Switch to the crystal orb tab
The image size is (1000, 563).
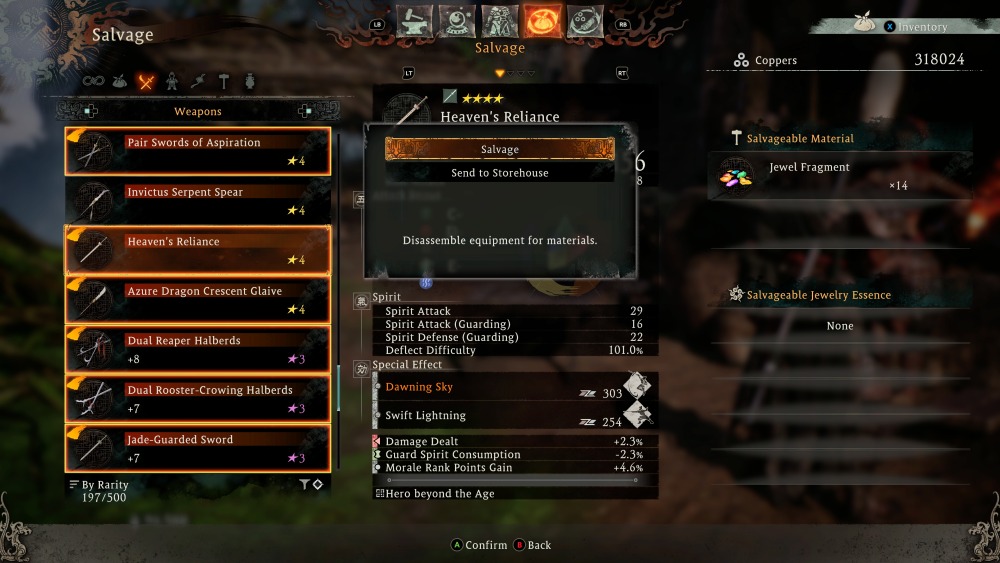coord(457,20)
